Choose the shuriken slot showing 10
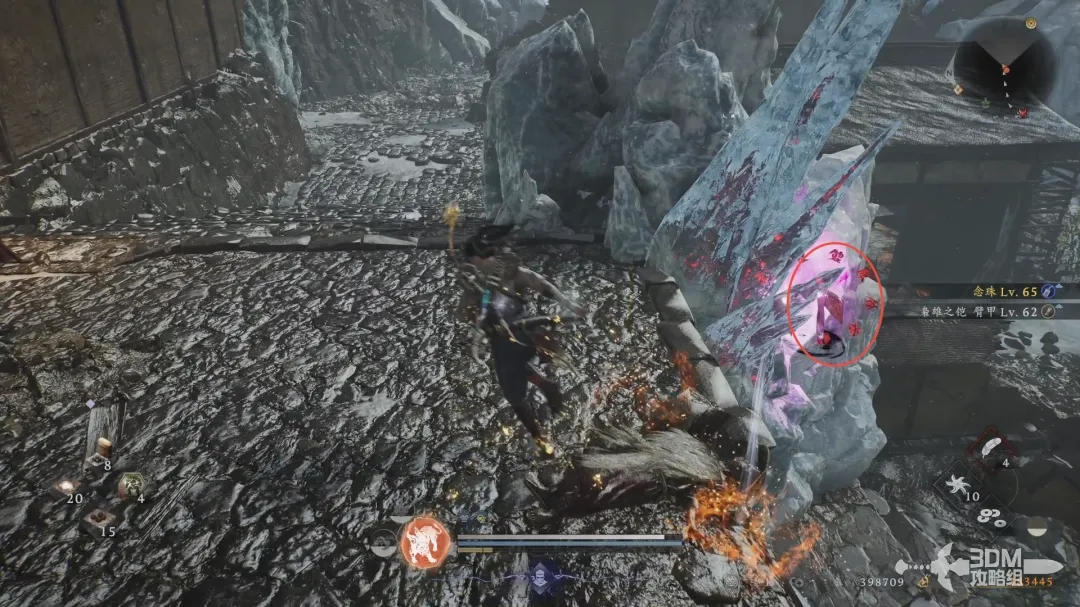Screen dimensions: 1080x607 click(961, 485)
